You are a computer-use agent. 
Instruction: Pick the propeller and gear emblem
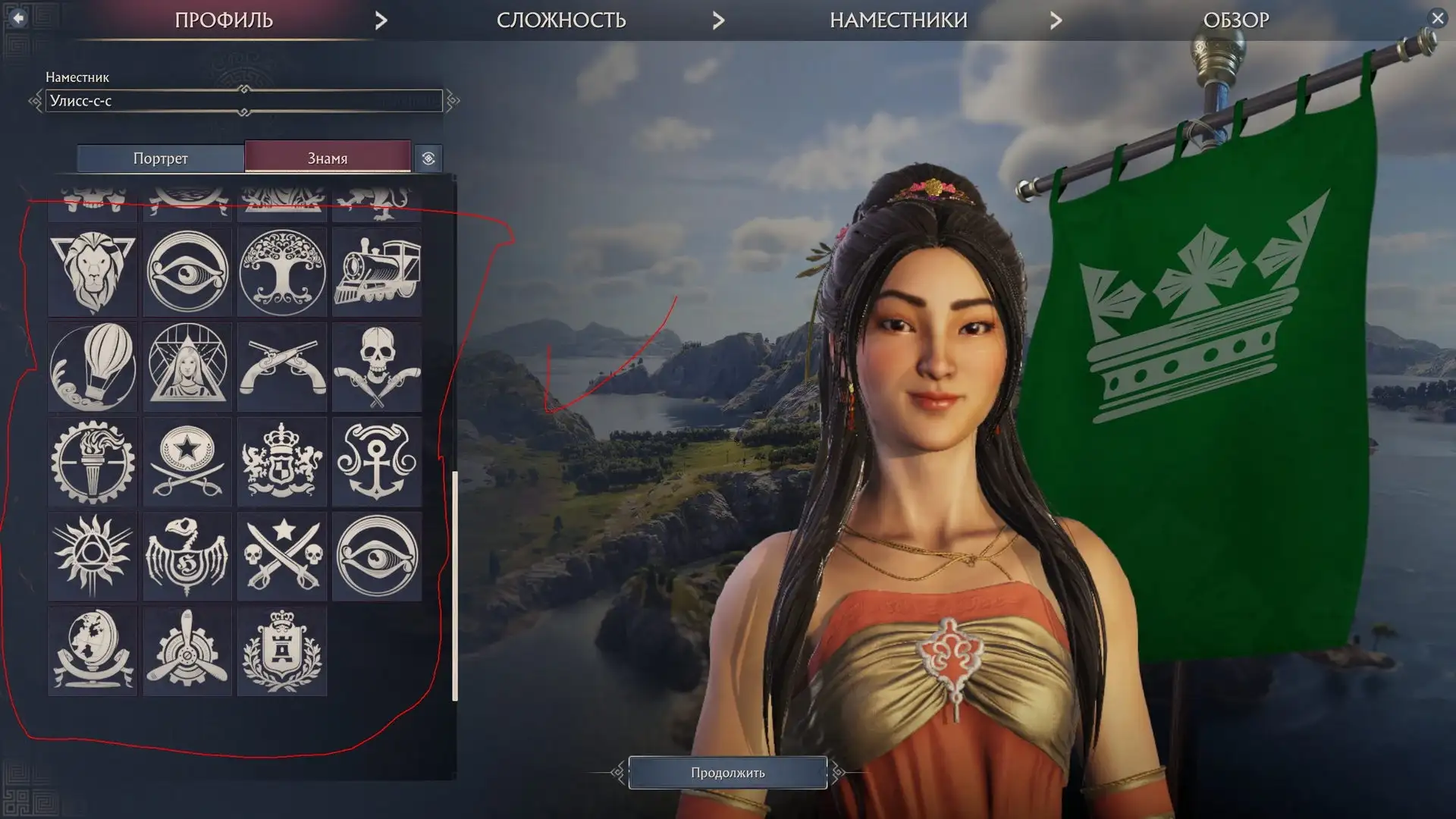(187, 651)
